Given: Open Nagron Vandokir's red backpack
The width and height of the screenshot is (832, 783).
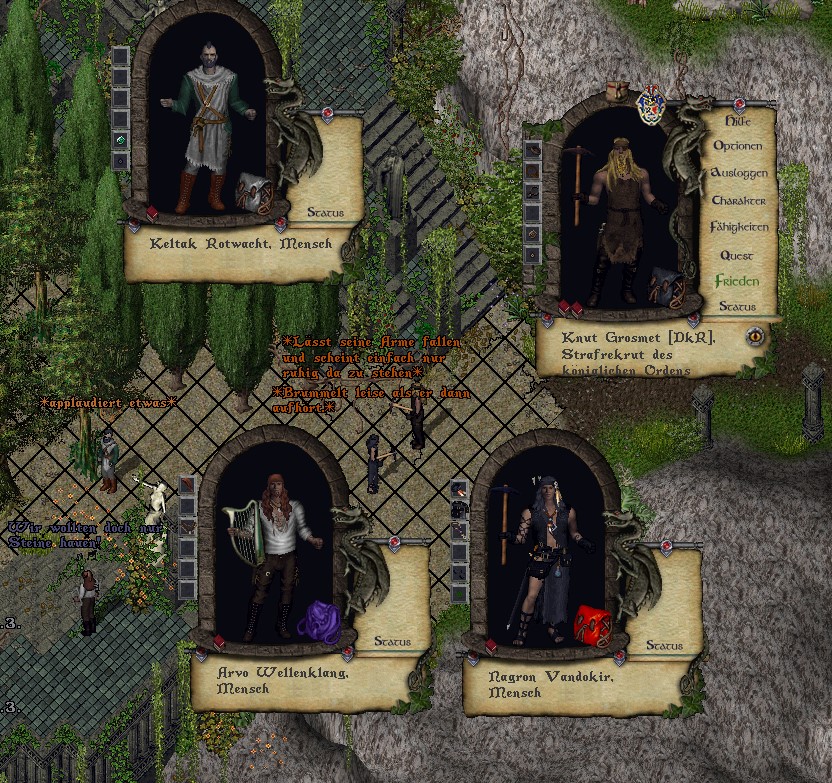Looking at the screenshot, I should tap(592, 624).
